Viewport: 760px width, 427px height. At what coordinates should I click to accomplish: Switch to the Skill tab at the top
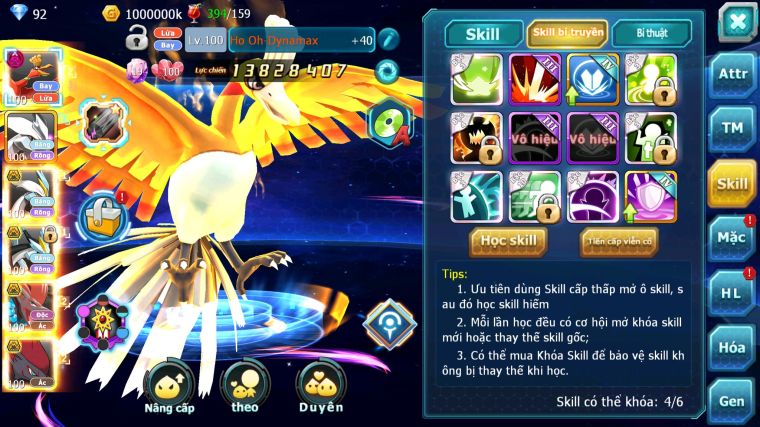coord(484,33)
